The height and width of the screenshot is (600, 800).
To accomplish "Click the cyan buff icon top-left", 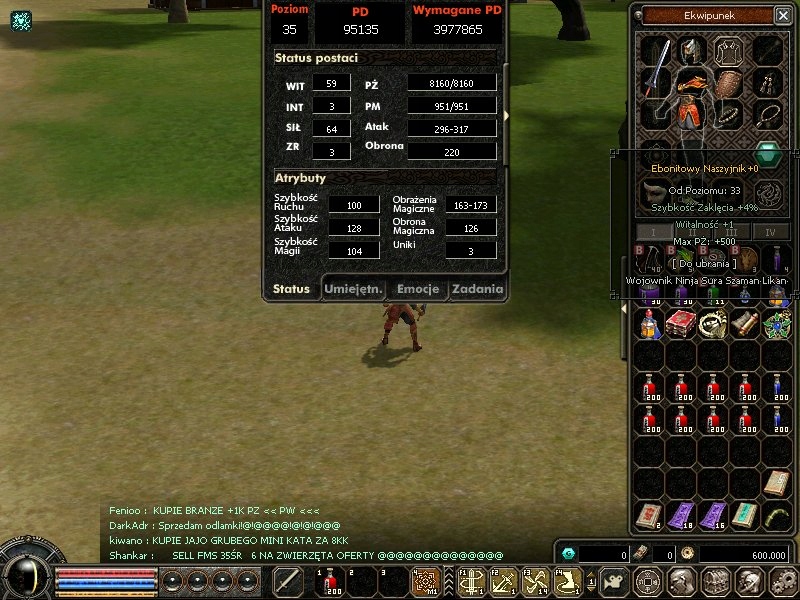I will pyautogui.click(x=21, y=20).
